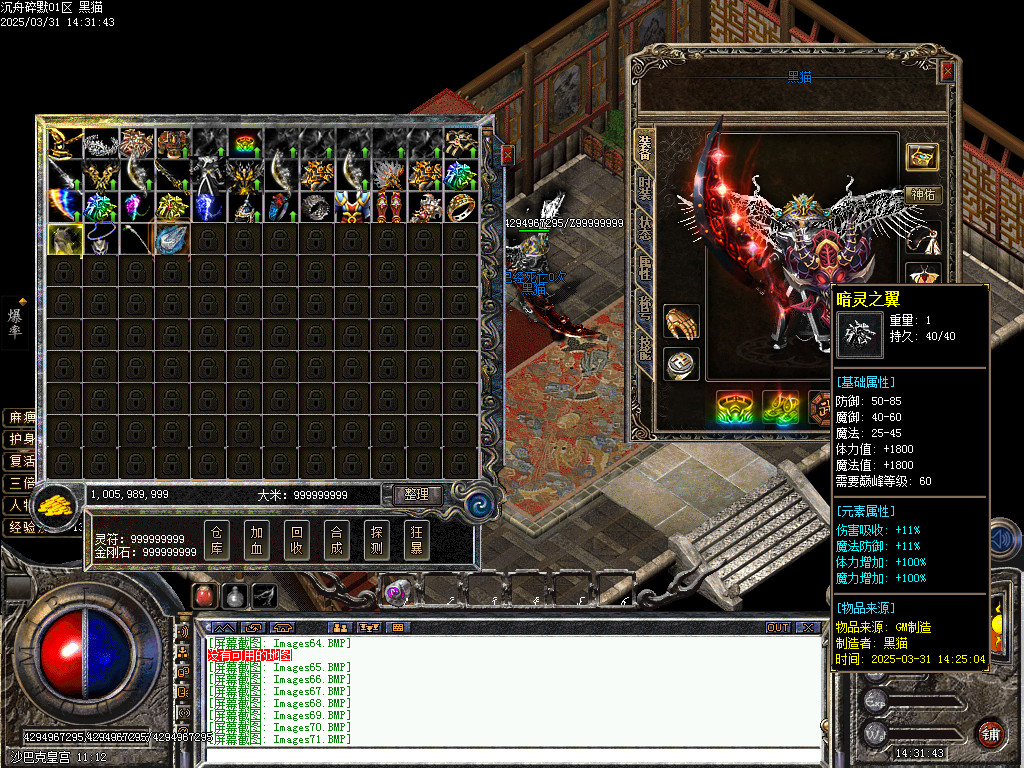Close the 黑猫 character panel
Viewport: 1024px width, 768px height.
click(948, 72)
